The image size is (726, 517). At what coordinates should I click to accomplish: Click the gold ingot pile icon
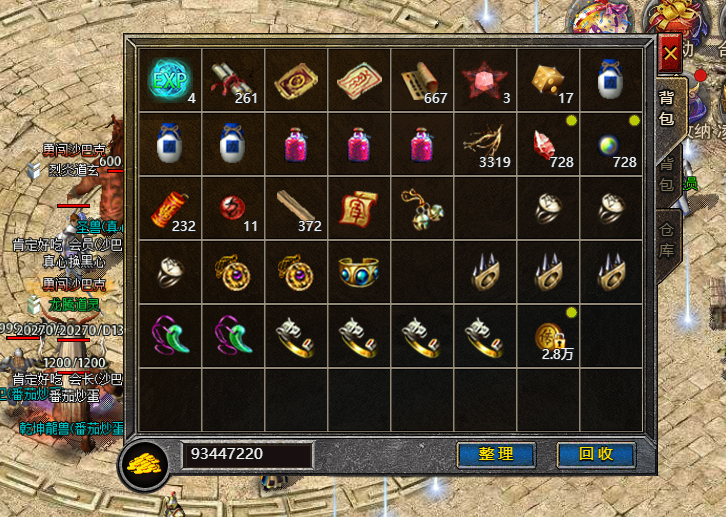pyautogui.click(x=150, y=464)
